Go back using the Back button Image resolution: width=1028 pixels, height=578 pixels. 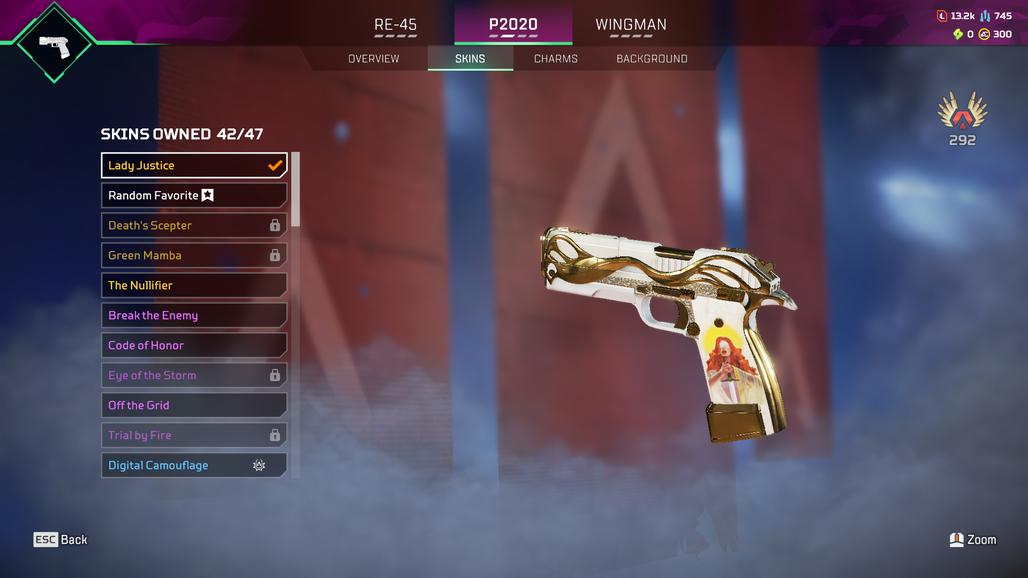point(61,540)
